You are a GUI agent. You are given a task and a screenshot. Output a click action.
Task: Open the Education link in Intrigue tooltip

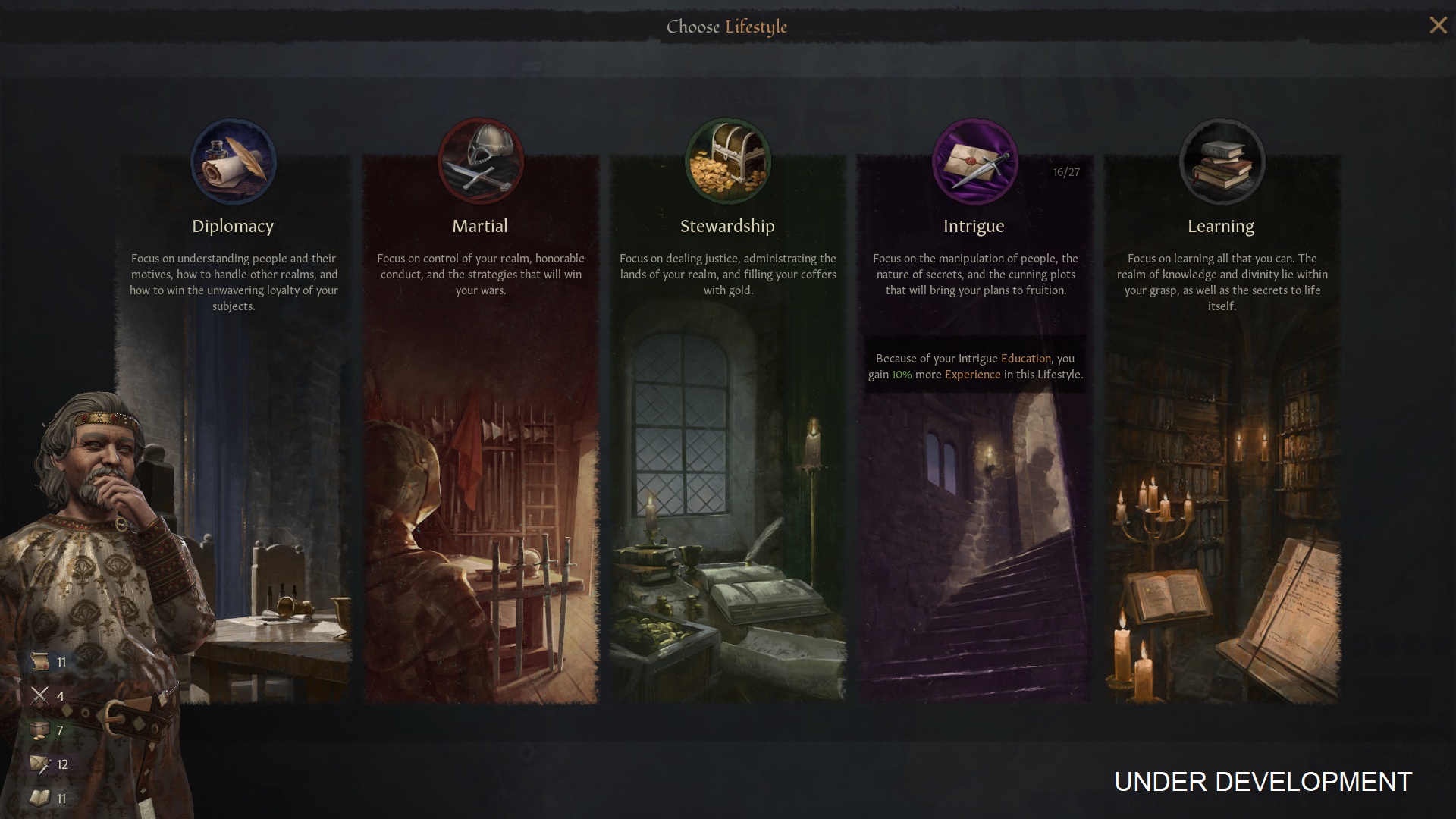[x=1025, y=359]
